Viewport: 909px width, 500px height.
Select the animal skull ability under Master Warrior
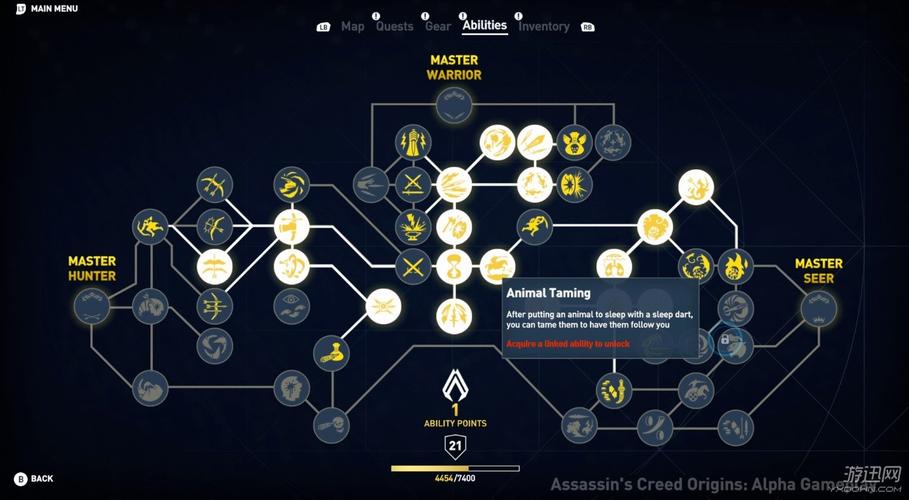pos(574,142)
